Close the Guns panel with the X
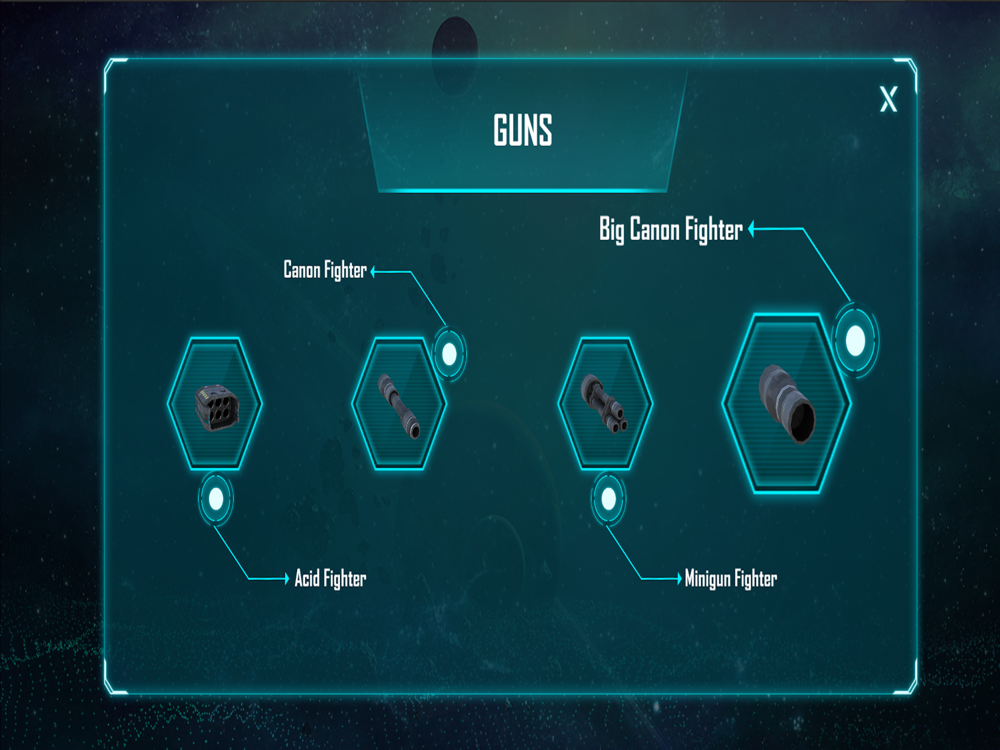The image size is (1000, 750). point(888,100)
